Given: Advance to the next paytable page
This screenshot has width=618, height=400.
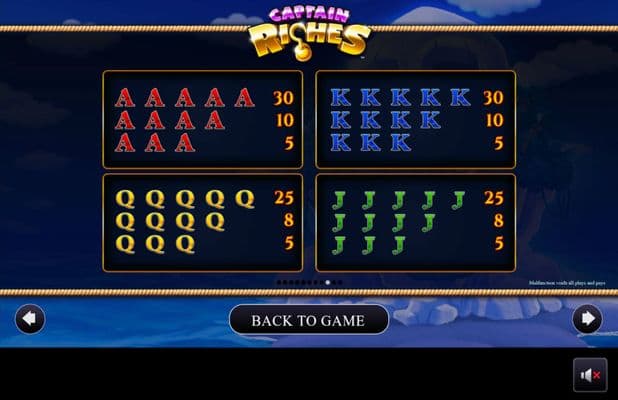Looking at the screenshot, I should (x=587, y=319).
